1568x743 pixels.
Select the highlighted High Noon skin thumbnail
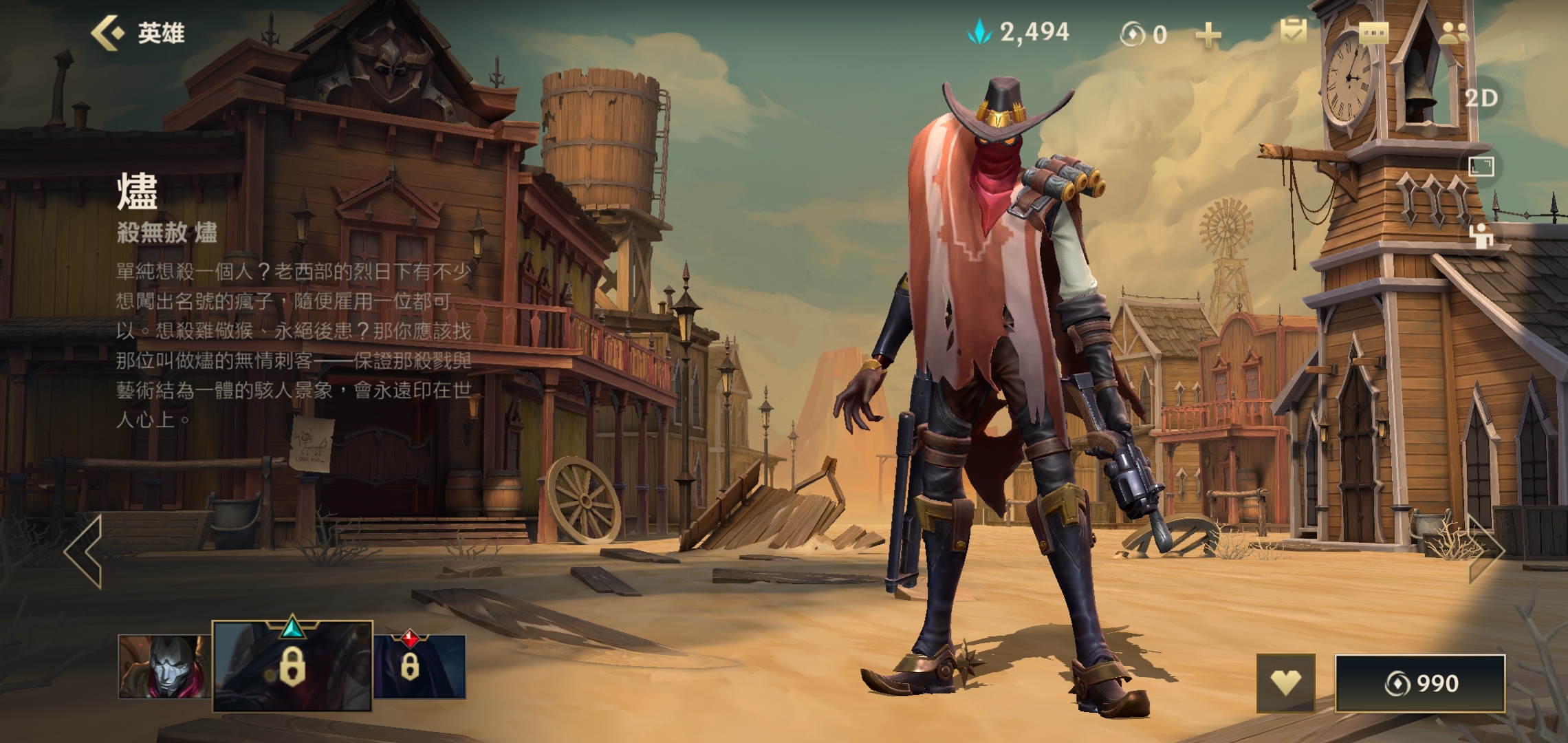(292, 665)
